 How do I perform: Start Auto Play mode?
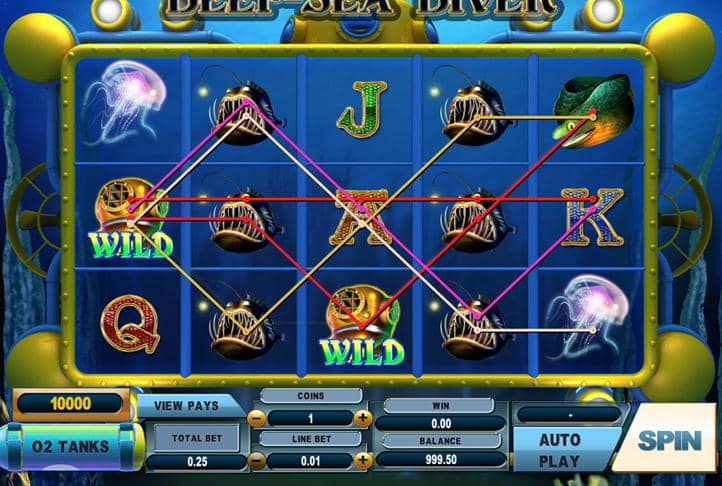click(x=560, y=450)
